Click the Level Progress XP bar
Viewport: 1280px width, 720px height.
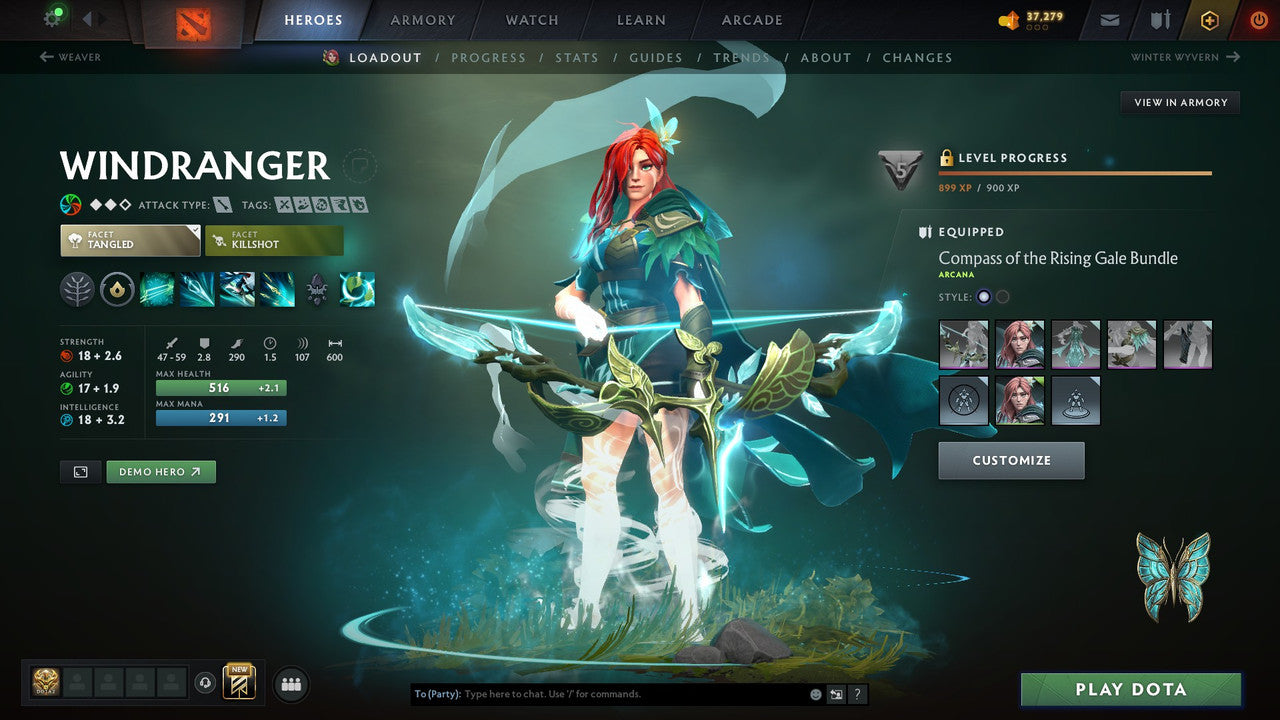coord(1075,172)
